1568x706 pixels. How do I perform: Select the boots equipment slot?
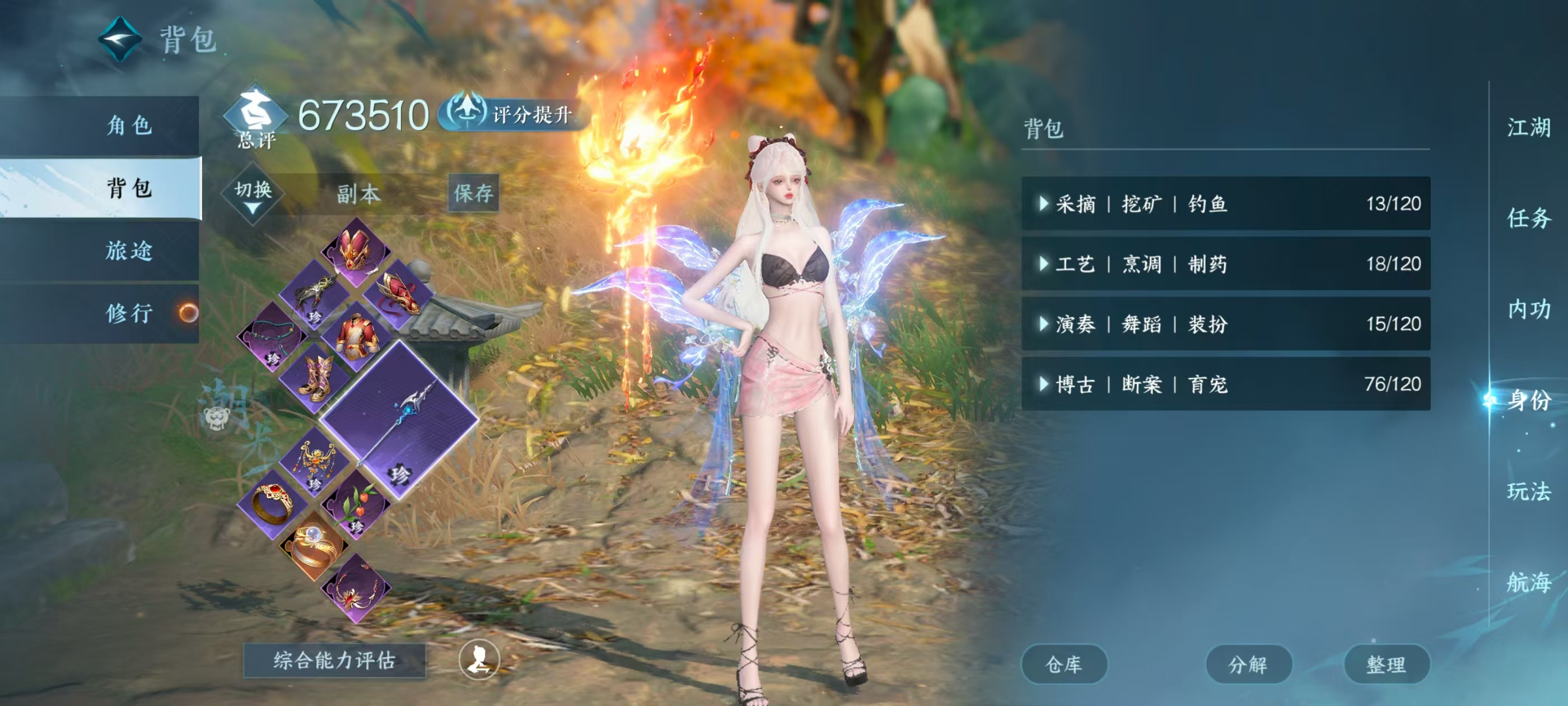315,378
